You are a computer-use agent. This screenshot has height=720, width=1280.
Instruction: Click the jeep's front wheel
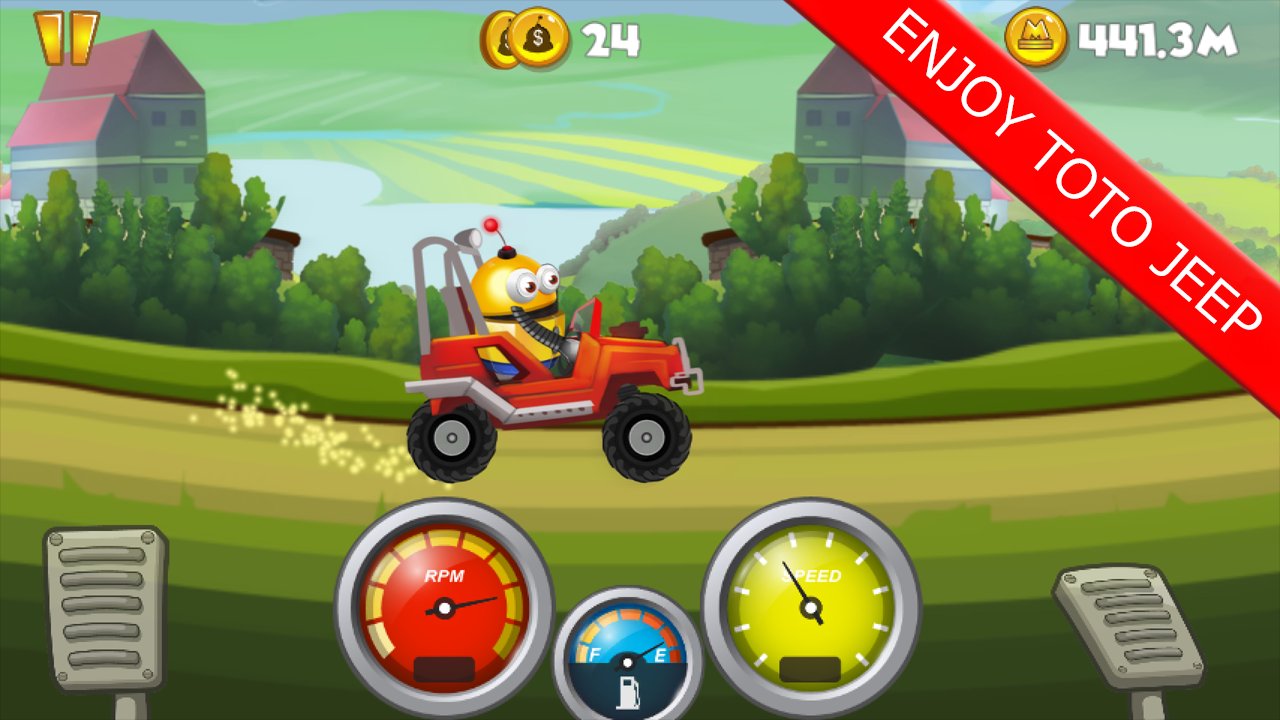click(x=645, y=438)
